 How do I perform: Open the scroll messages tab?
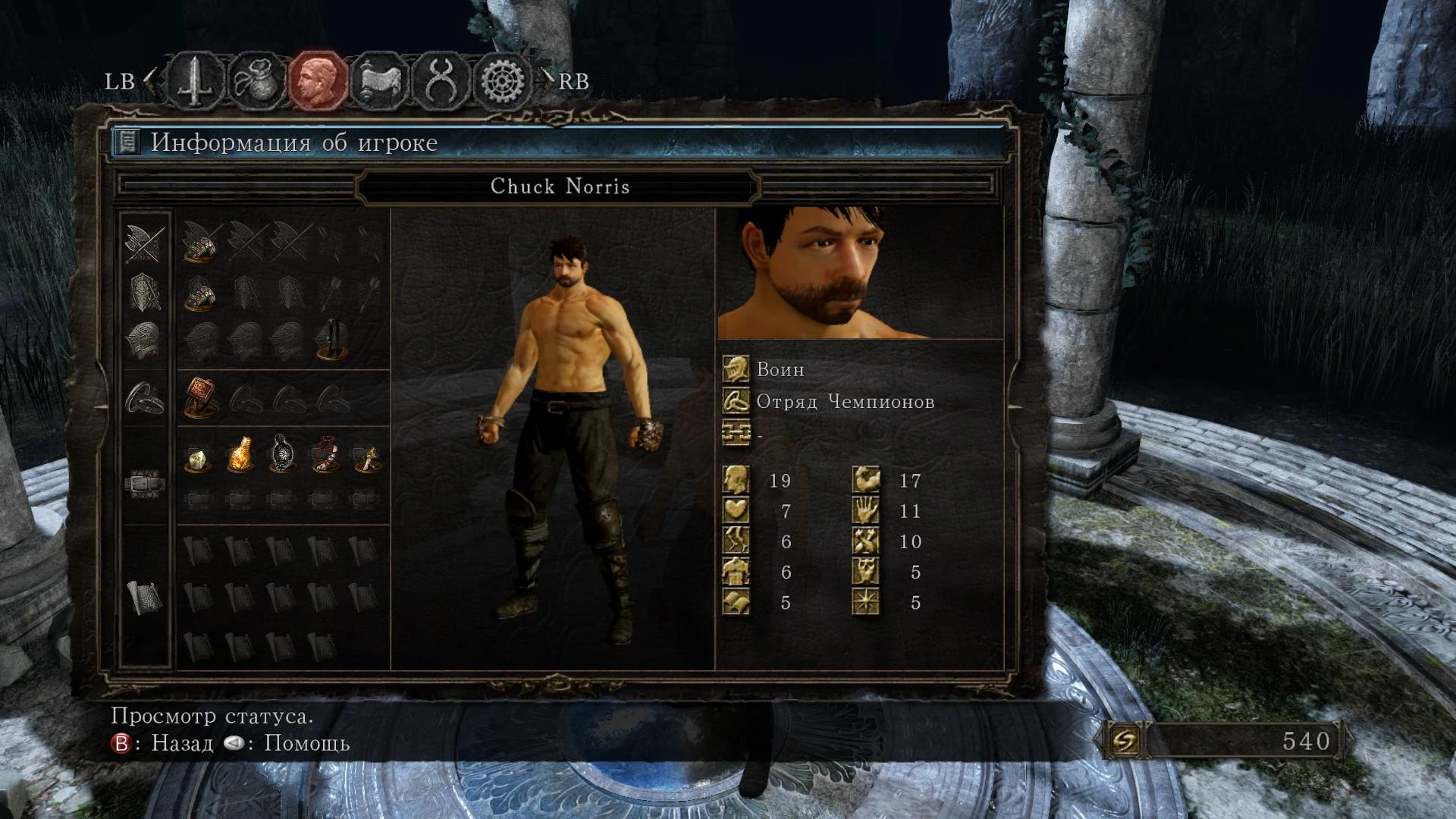[379, 80]
